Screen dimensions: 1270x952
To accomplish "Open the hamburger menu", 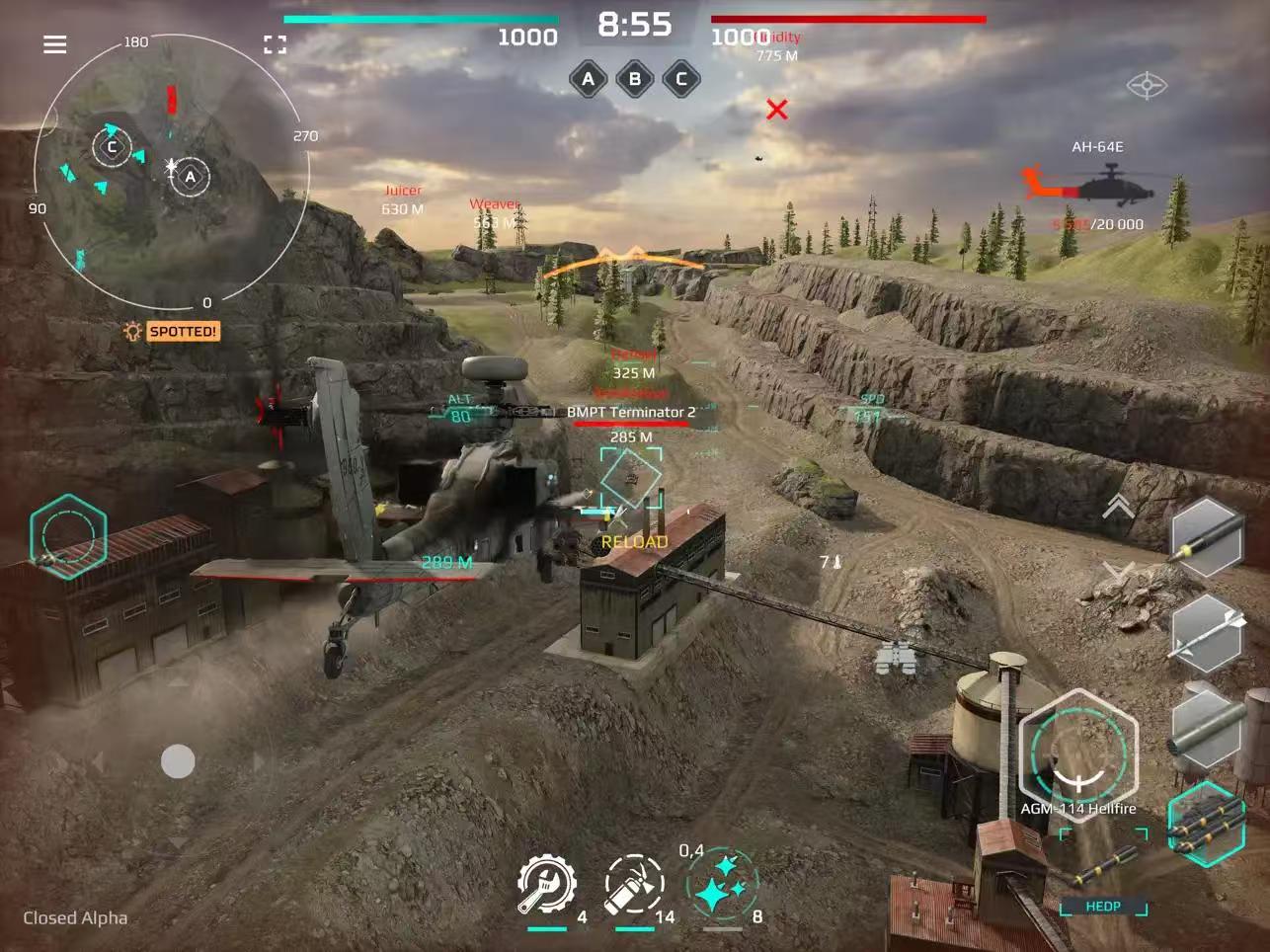I will (55, 44).
